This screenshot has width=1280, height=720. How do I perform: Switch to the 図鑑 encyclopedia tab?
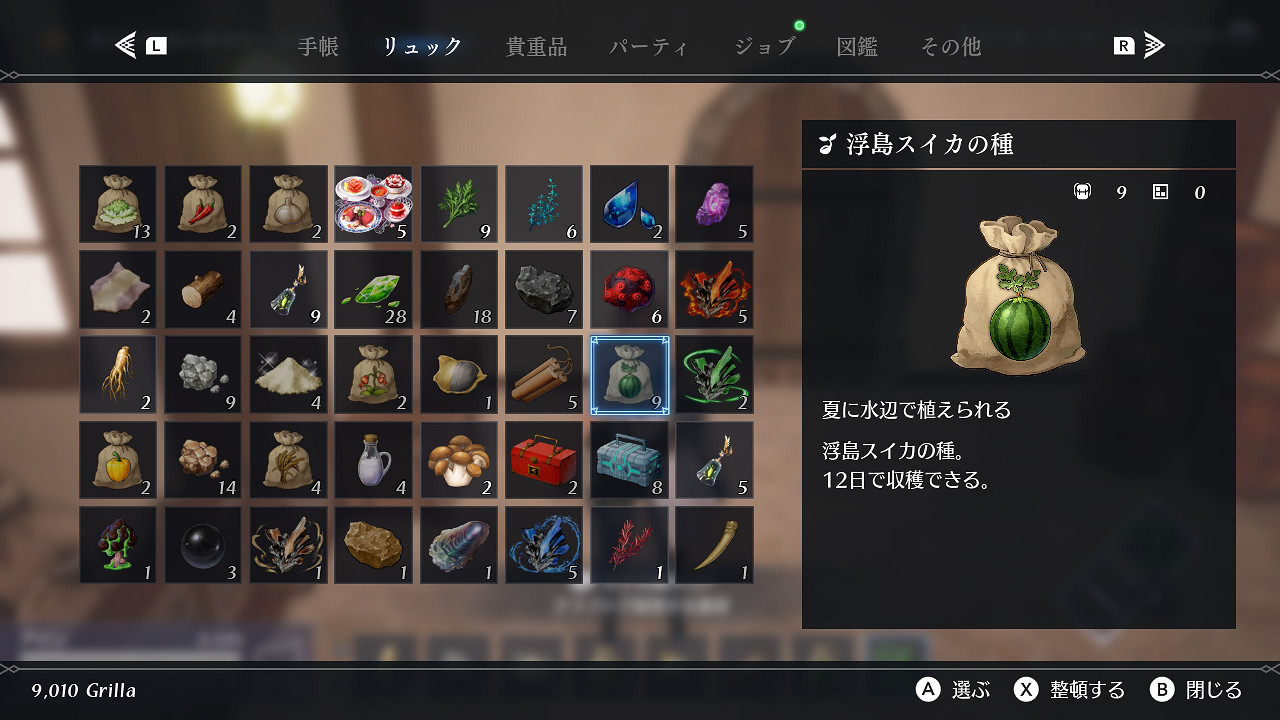(x=857, y=46)
